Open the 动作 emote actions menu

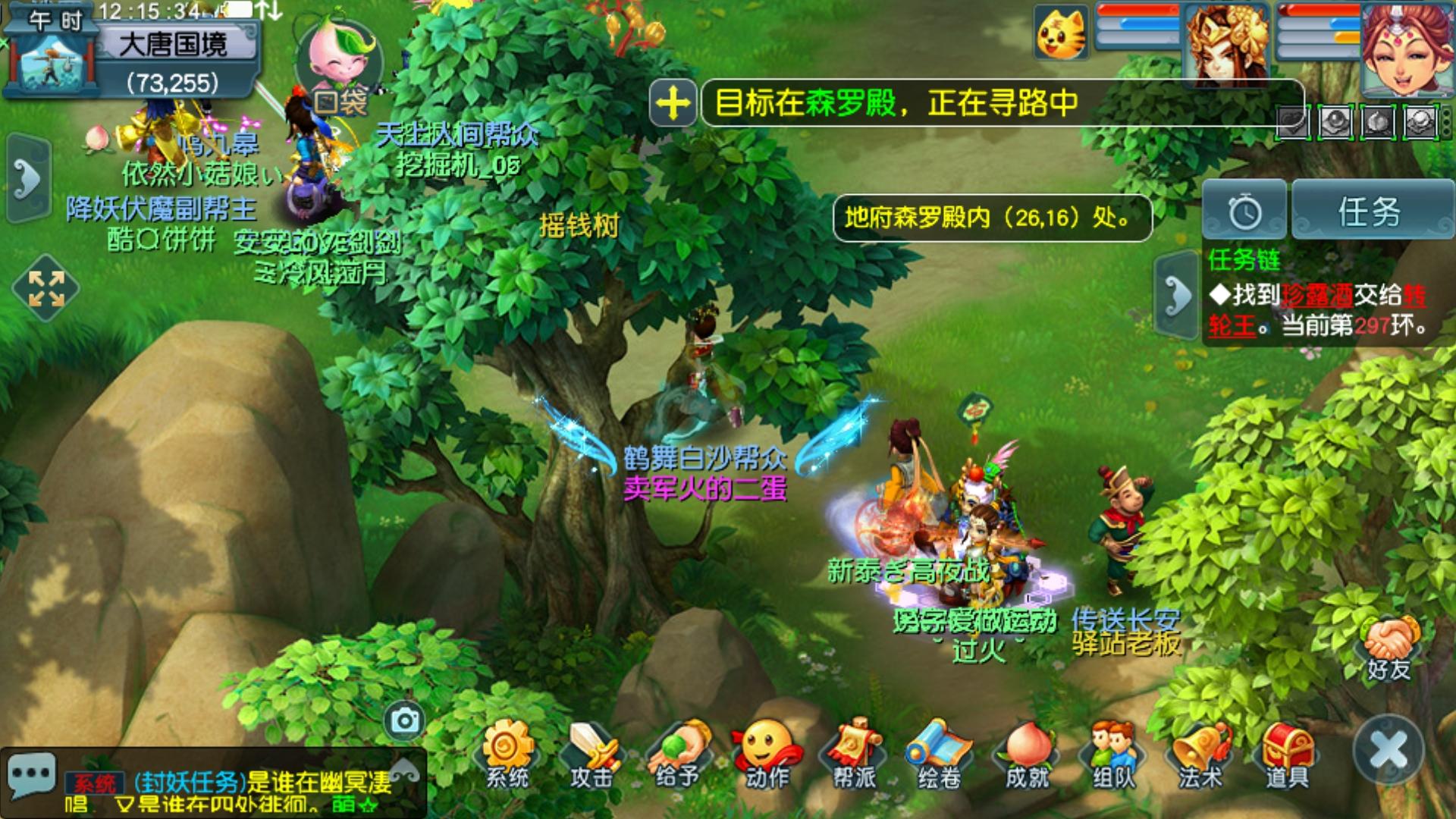tap(767, 753)
